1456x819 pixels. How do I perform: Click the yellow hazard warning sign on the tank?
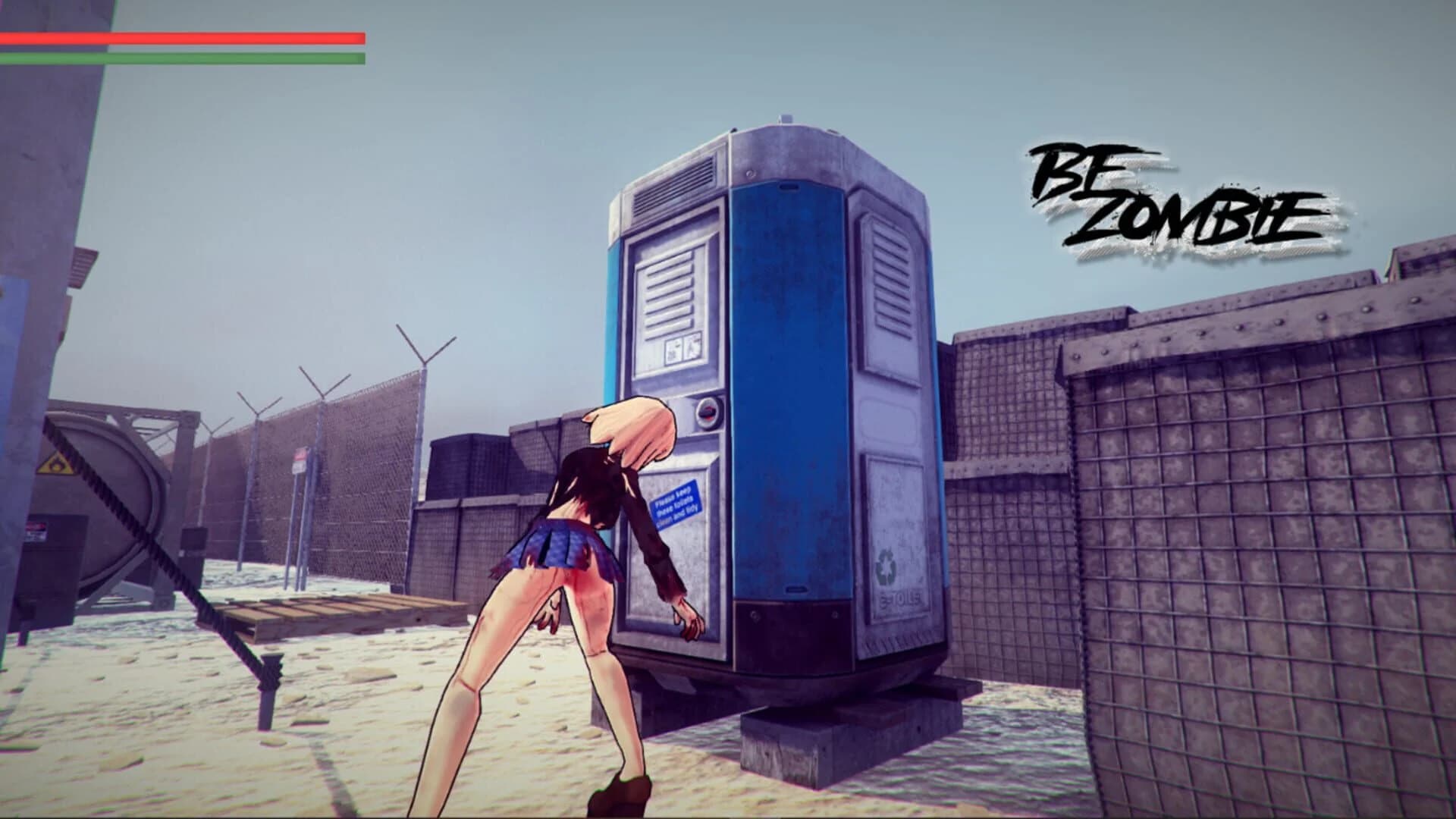[x=56, y=465]
